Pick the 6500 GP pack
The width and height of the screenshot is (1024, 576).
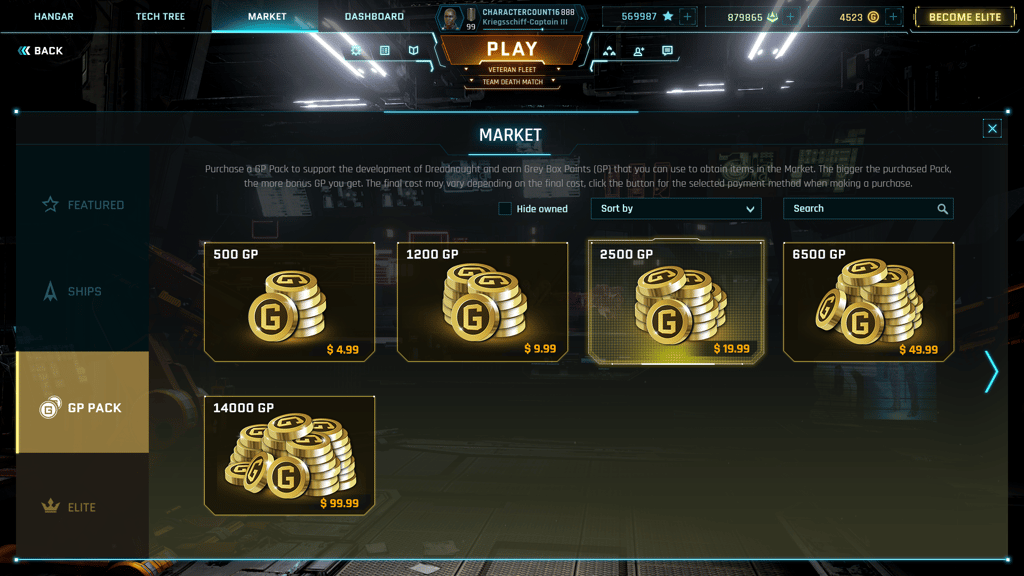868,301
